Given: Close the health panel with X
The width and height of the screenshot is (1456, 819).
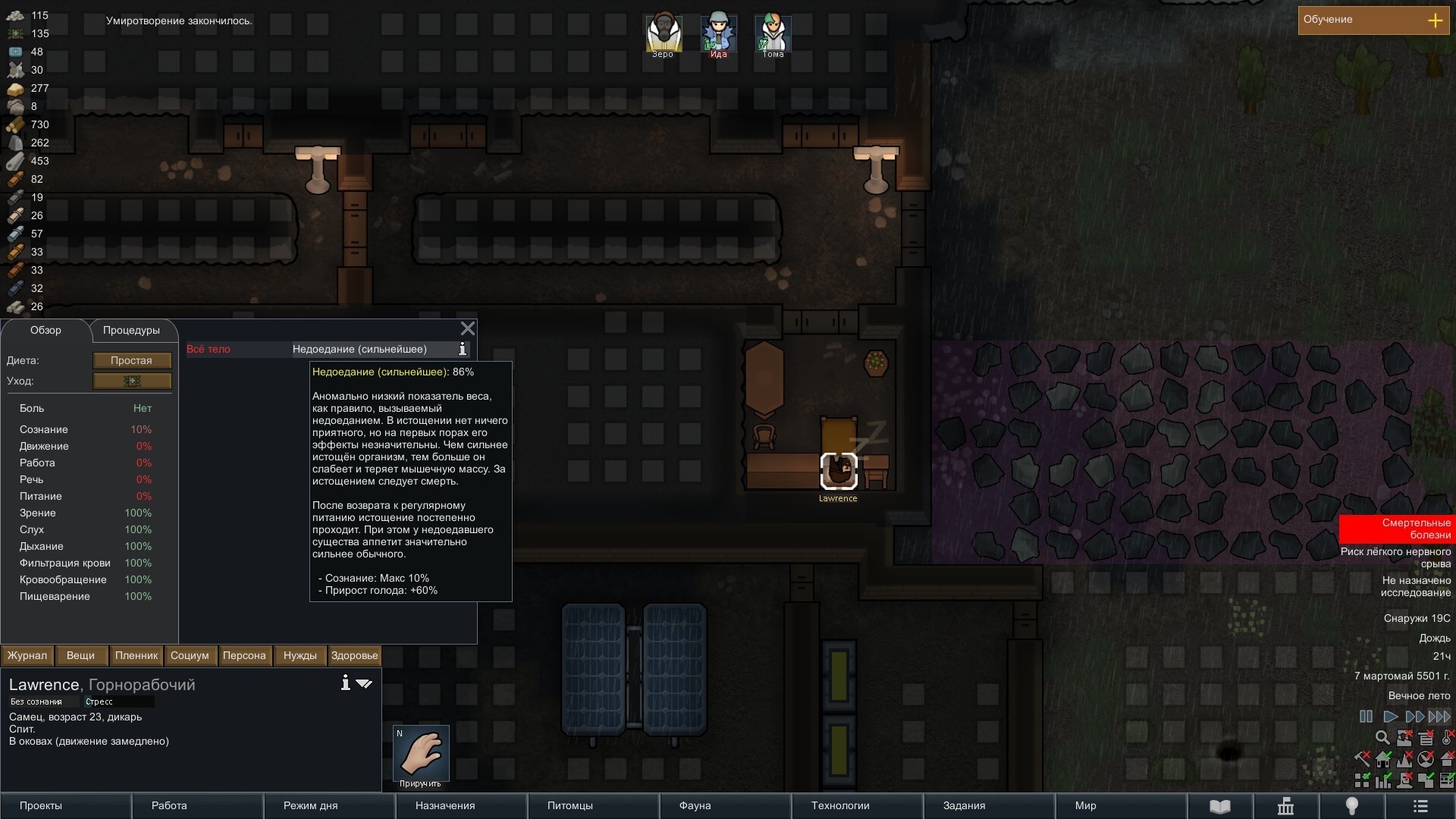Looking at the screenshot, I should tap(468, 328).
